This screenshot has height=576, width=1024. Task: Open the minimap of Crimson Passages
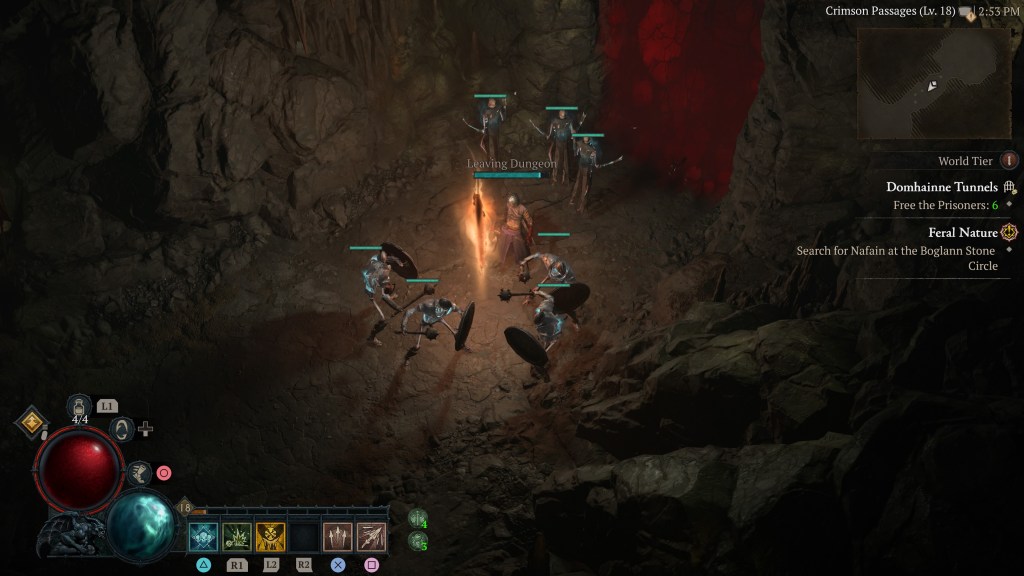934,83
